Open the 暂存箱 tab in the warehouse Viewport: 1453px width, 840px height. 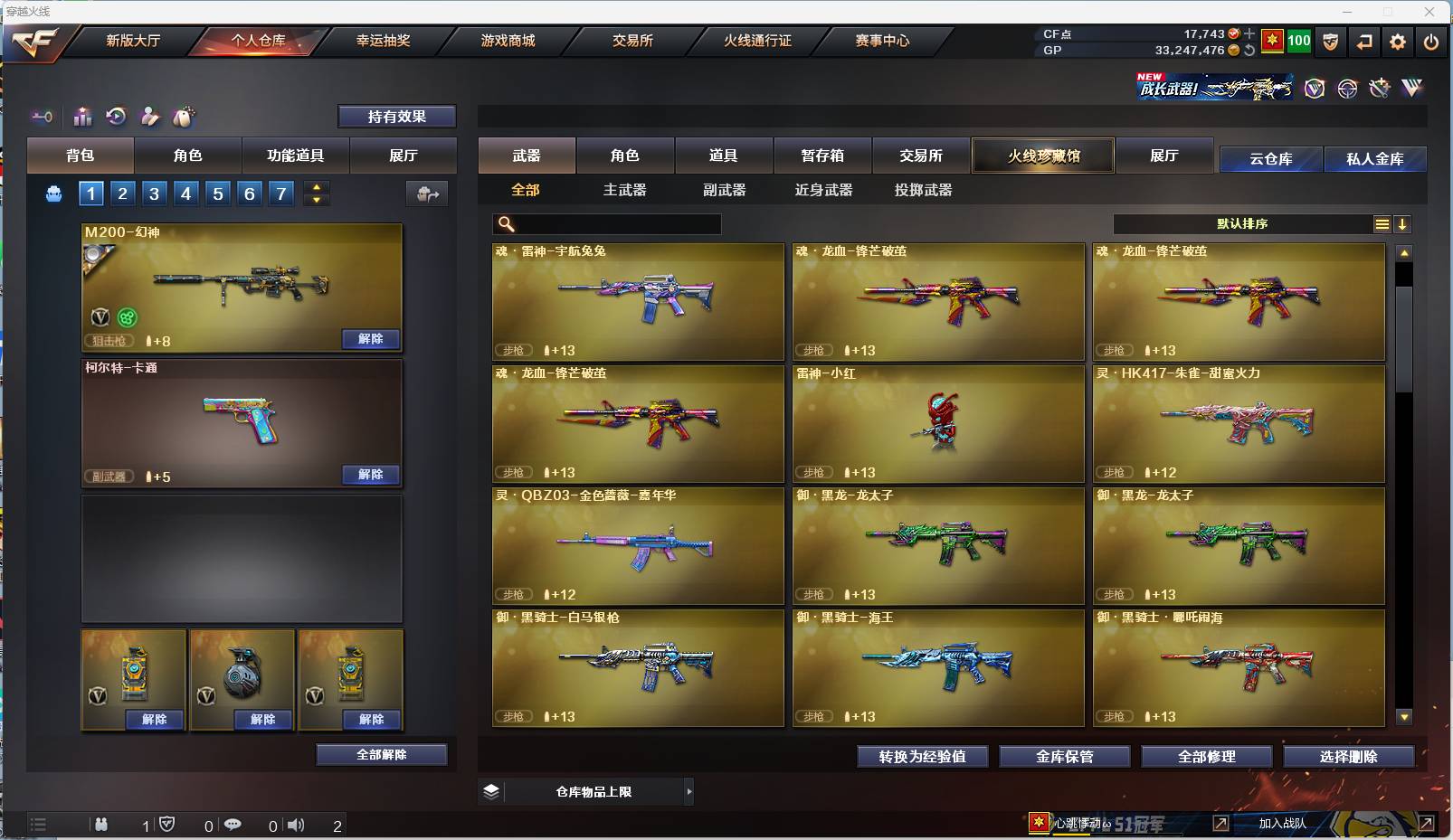point(821,156)
